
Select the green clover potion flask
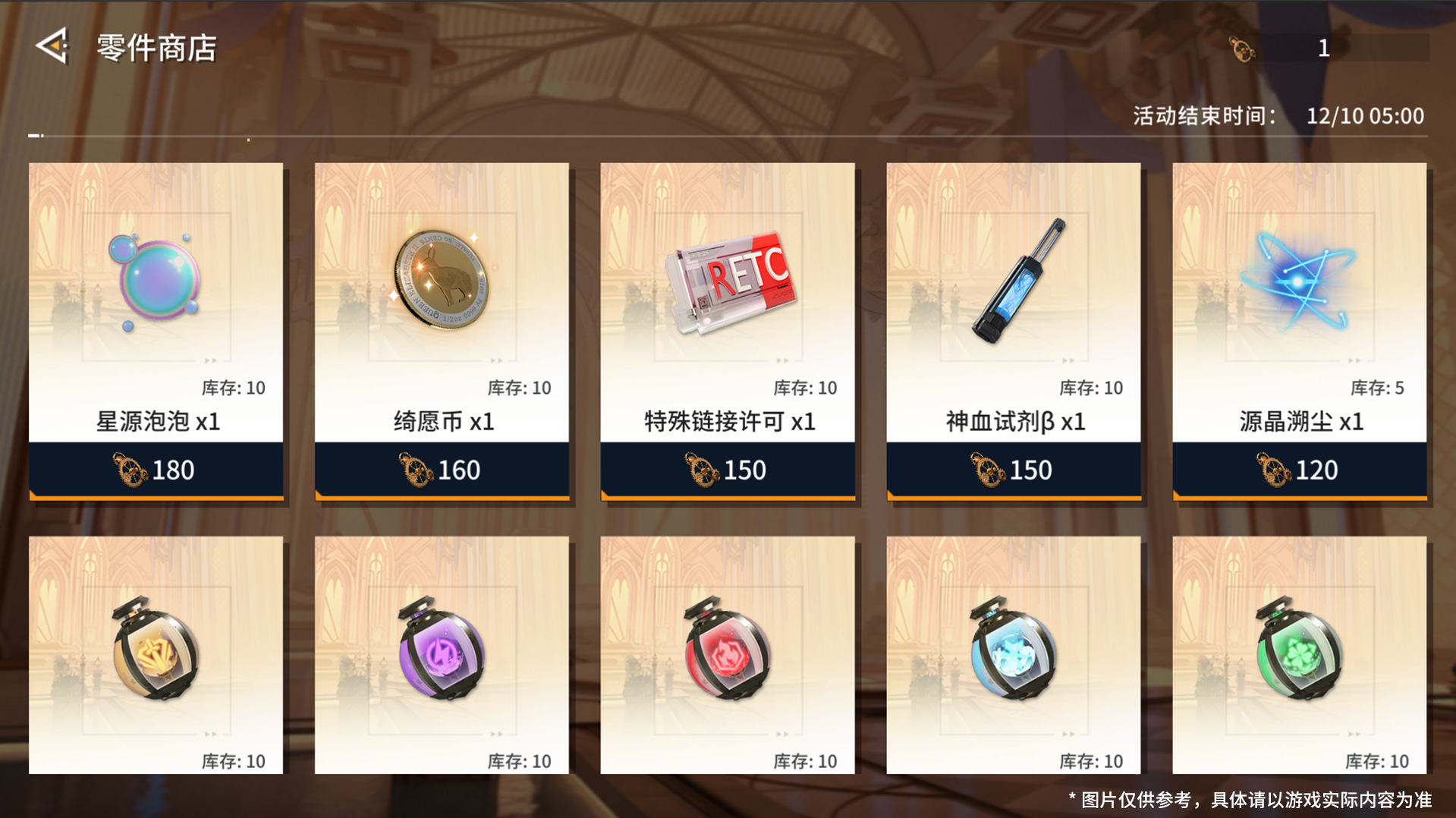(1299, 656)
